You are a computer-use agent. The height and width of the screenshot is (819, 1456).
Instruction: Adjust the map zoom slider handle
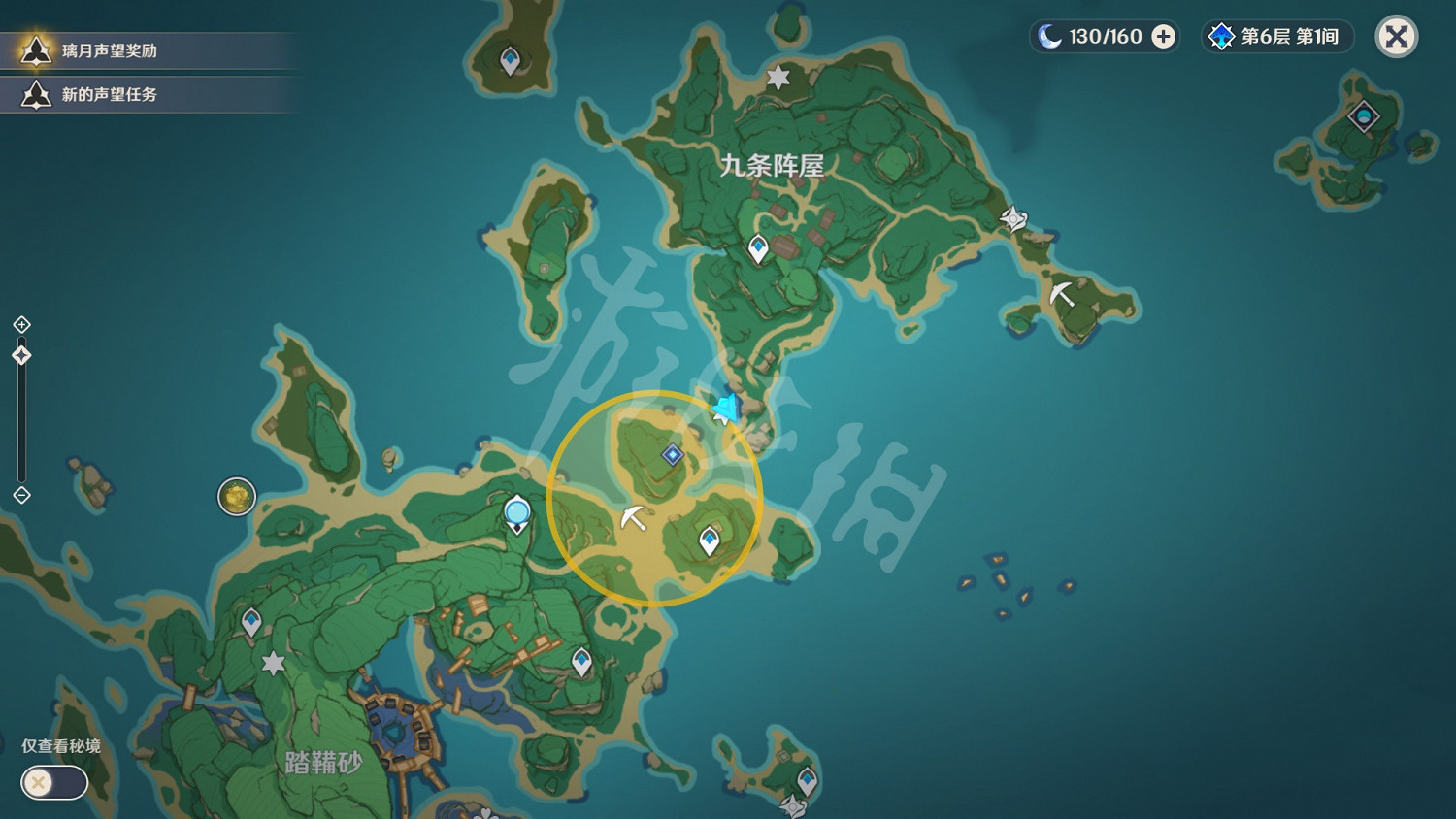(x=20, y=355)
